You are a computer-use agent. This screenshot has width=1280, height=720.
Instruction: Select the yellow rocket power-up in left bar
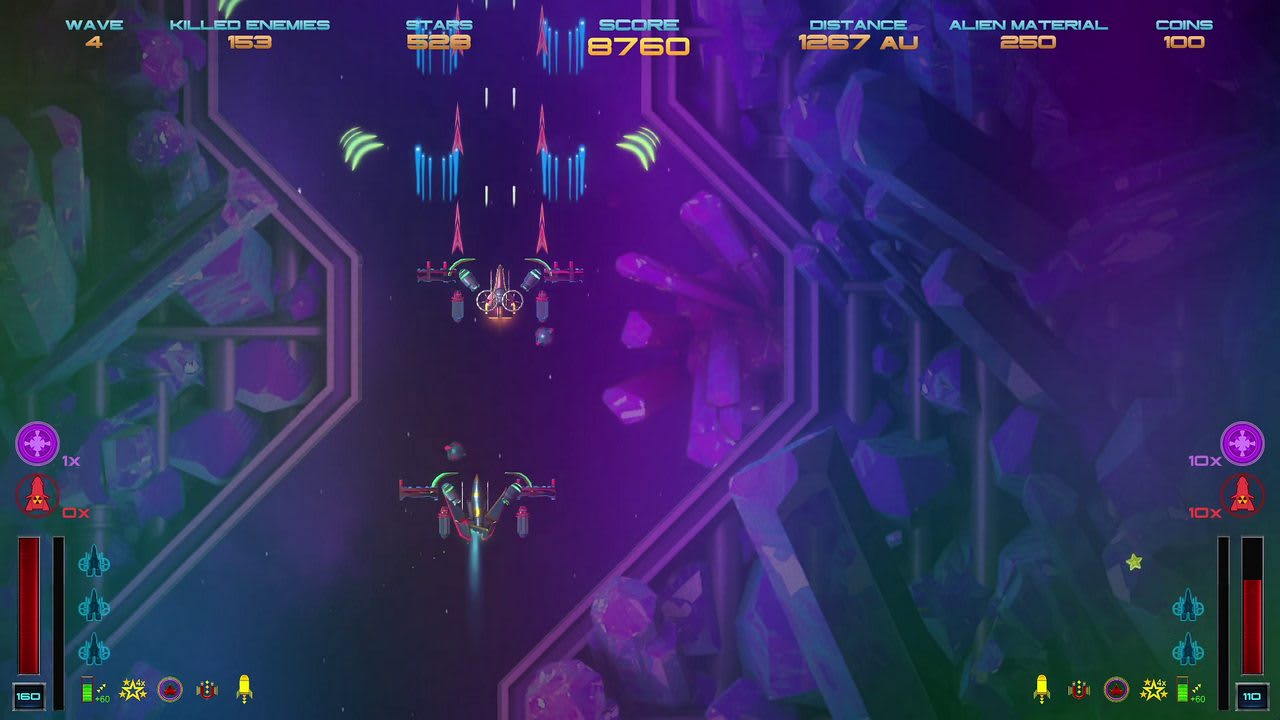(243, 690)
